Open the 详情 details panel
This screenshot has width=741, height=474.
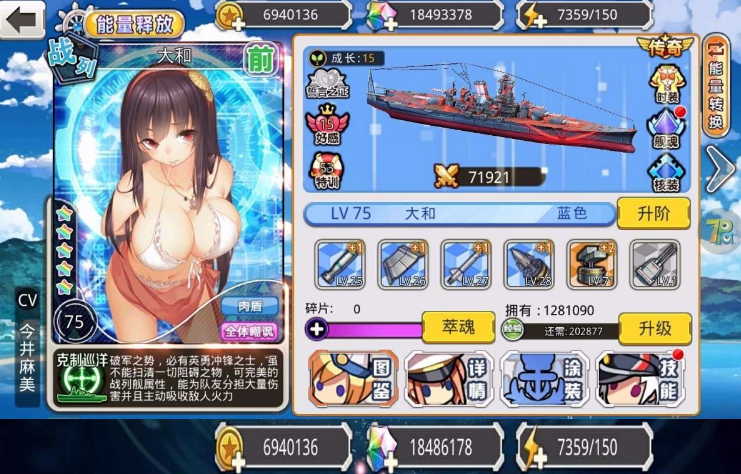click(448, 379)
